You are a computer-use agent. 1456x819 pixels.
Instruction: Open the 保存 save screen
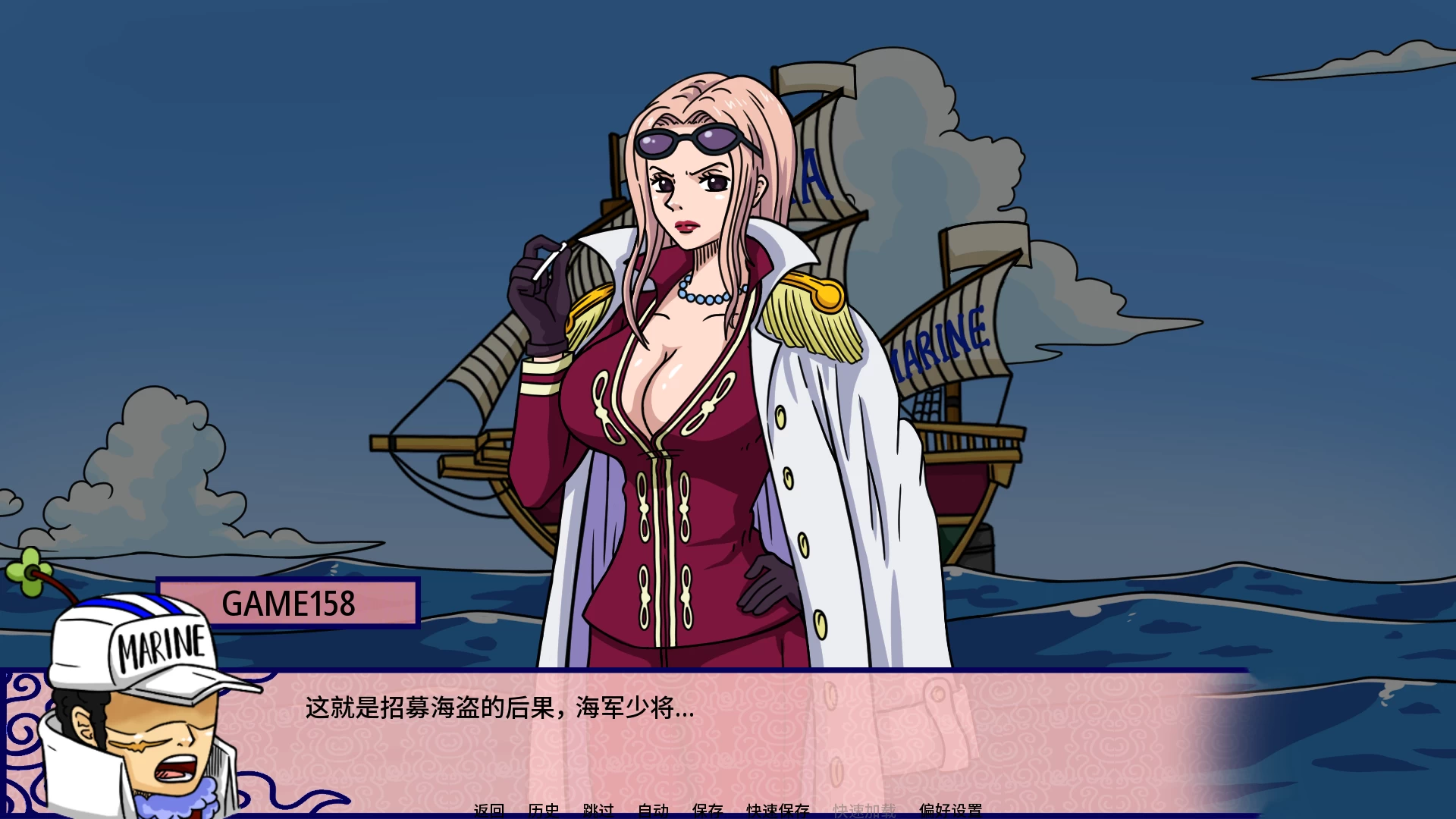(708, 811)
